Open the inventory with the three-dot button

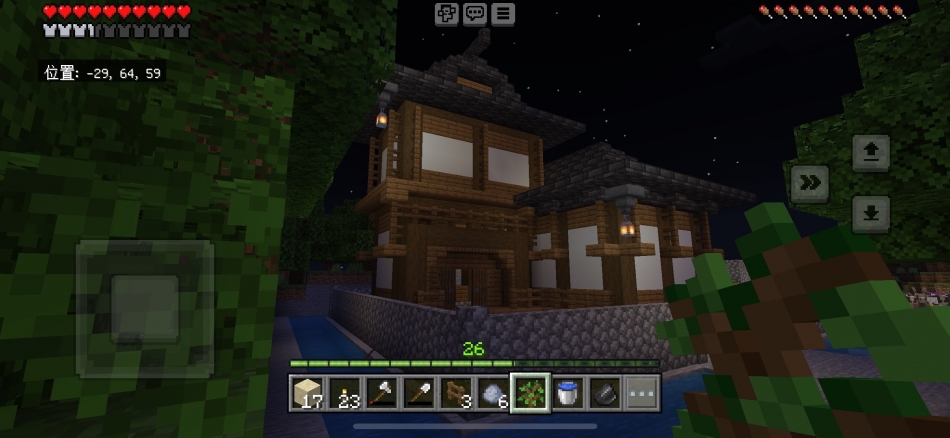(642, 393)
